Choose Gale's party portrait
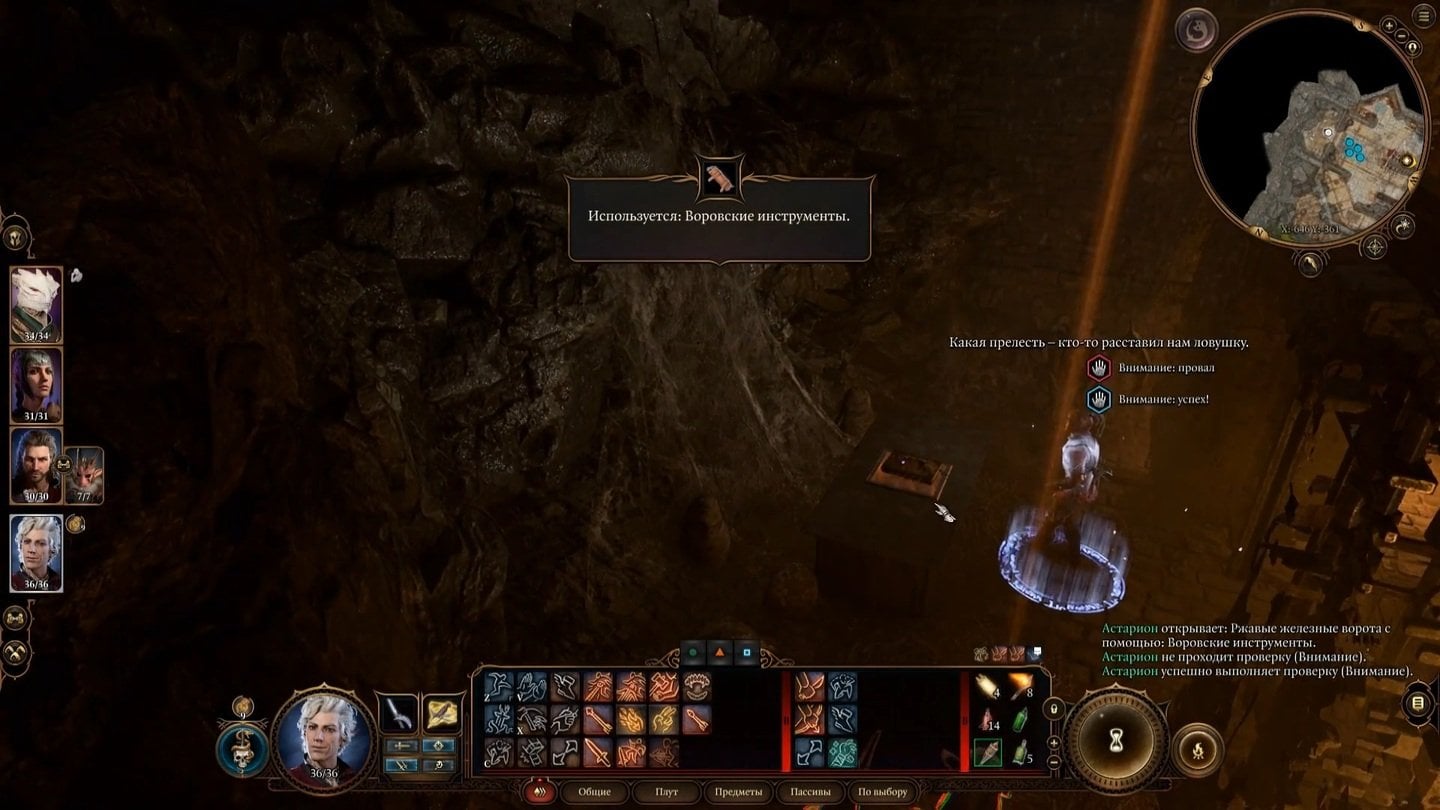Viewport: 1440px width, 810px height. click(37, 465)
